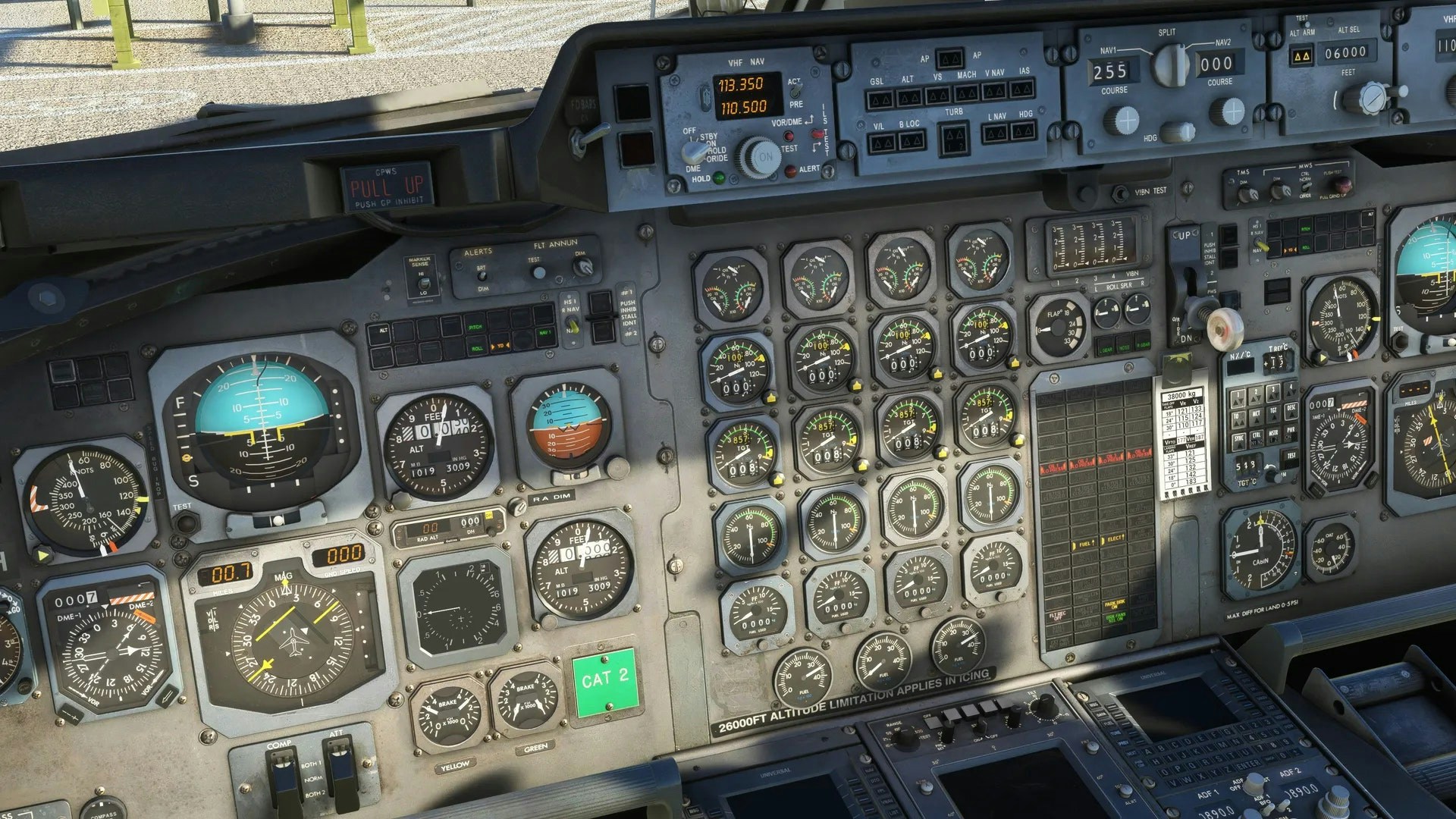Engage the MACH autopilot mode button

pos(966,94)
